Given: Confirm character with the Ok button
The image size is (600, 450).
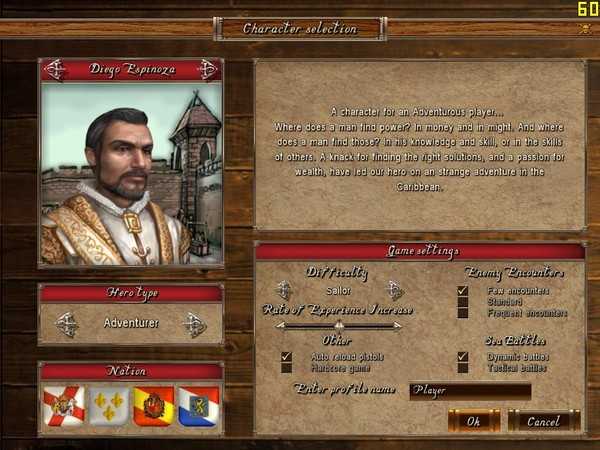Looking at the screenshot, I should 474,421.
